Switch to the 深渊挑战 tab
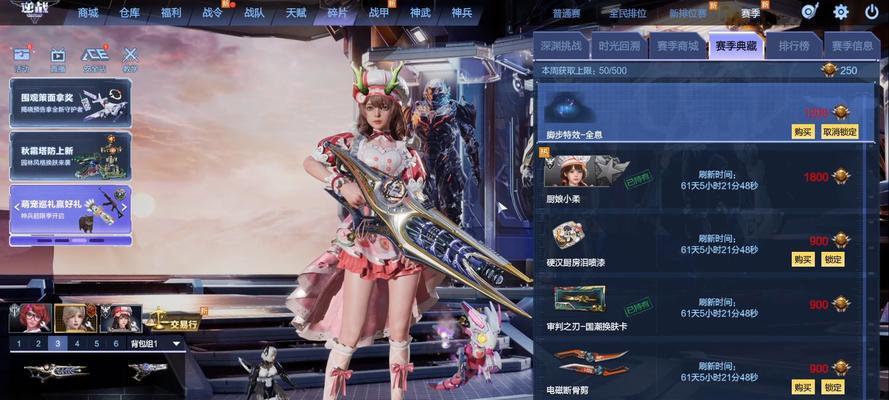The width and height of the screenshot is (889, 400). tap(563, 46)
